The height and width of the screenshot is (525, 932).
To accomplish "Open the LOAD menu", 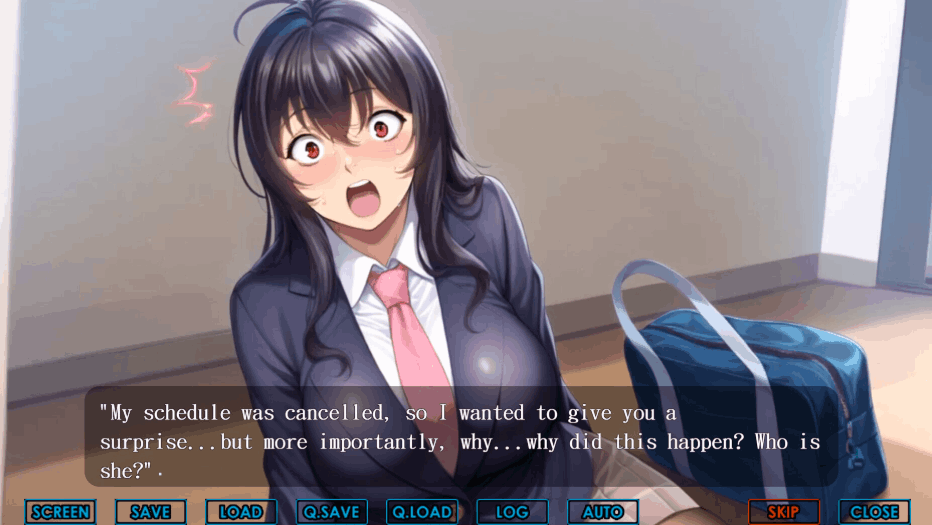I will 241,512.
